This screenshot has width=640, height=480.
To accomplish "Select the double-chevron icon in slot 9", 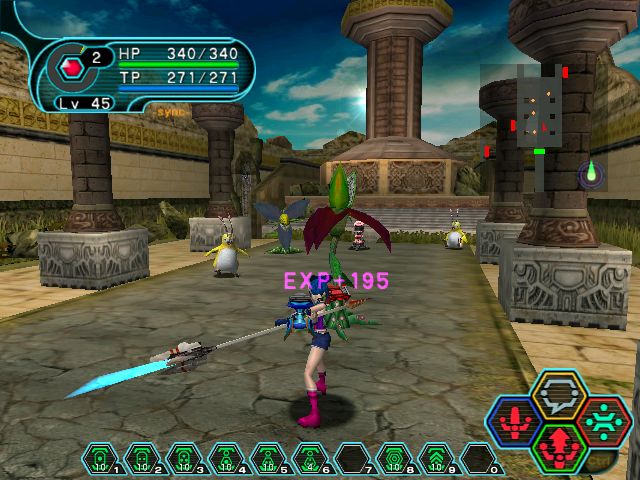I will pyautogui.click(x=437, y=458).
